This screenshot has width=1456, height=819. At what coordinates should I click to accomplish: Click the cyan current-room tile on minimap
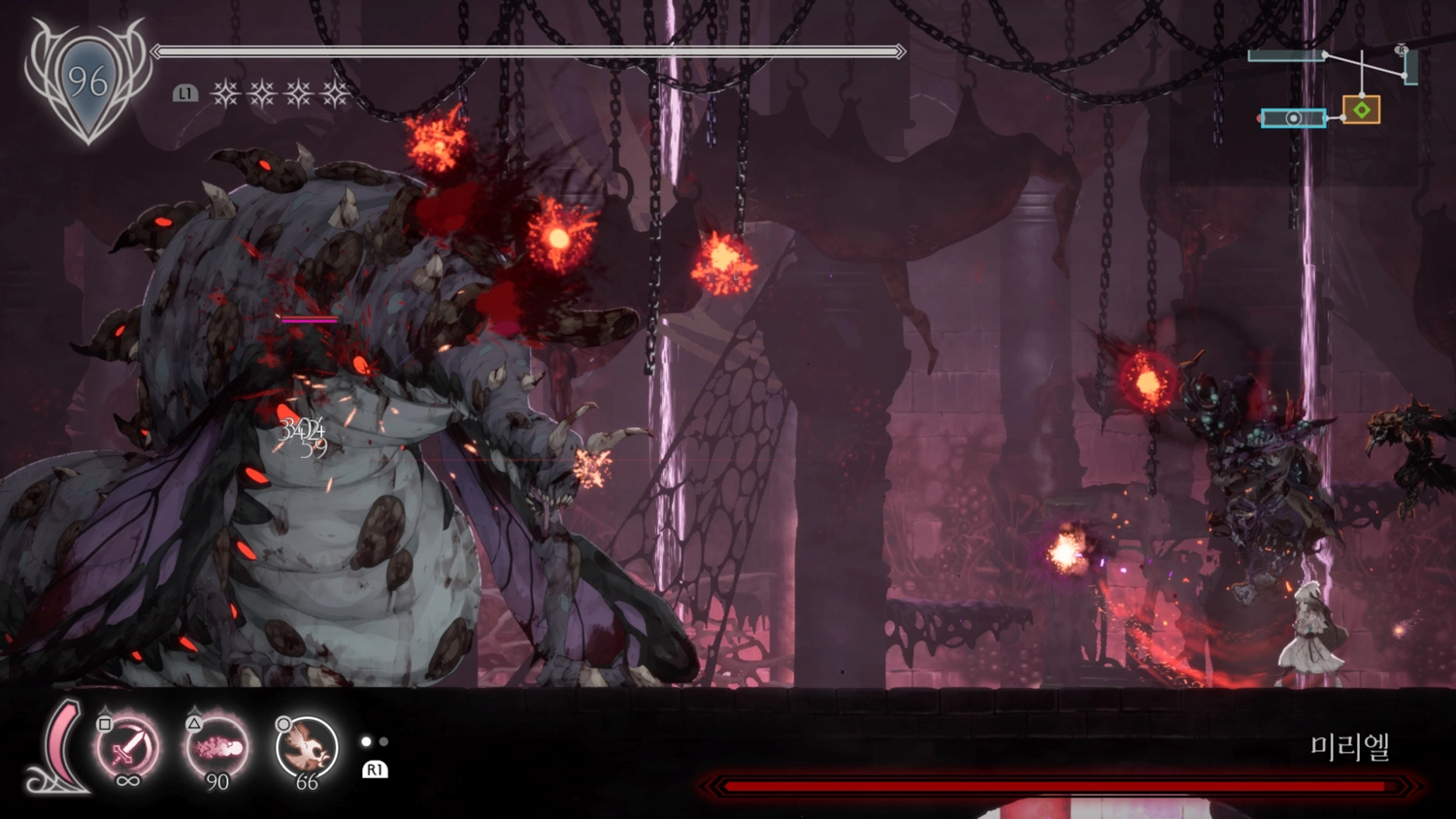click(1293, 118)
